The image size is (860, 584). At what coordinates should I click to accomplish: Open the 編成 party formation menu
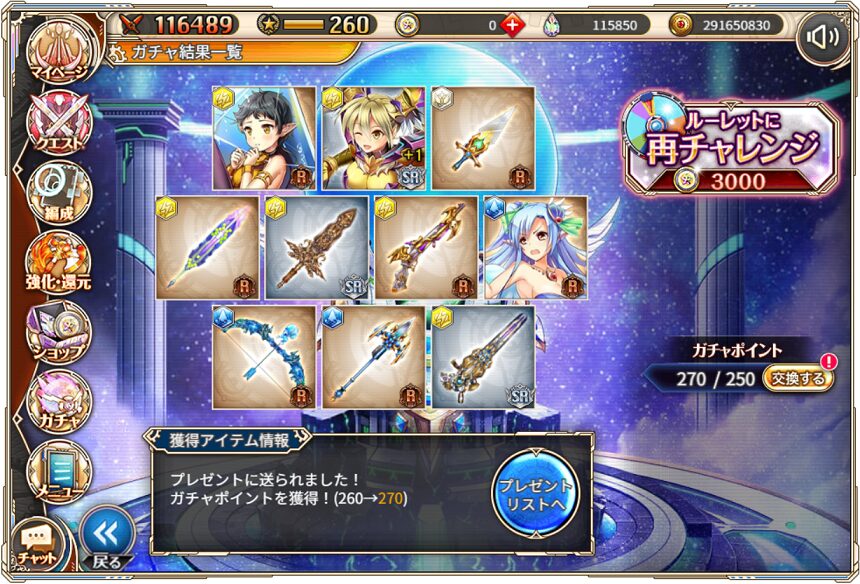(60, 192)
